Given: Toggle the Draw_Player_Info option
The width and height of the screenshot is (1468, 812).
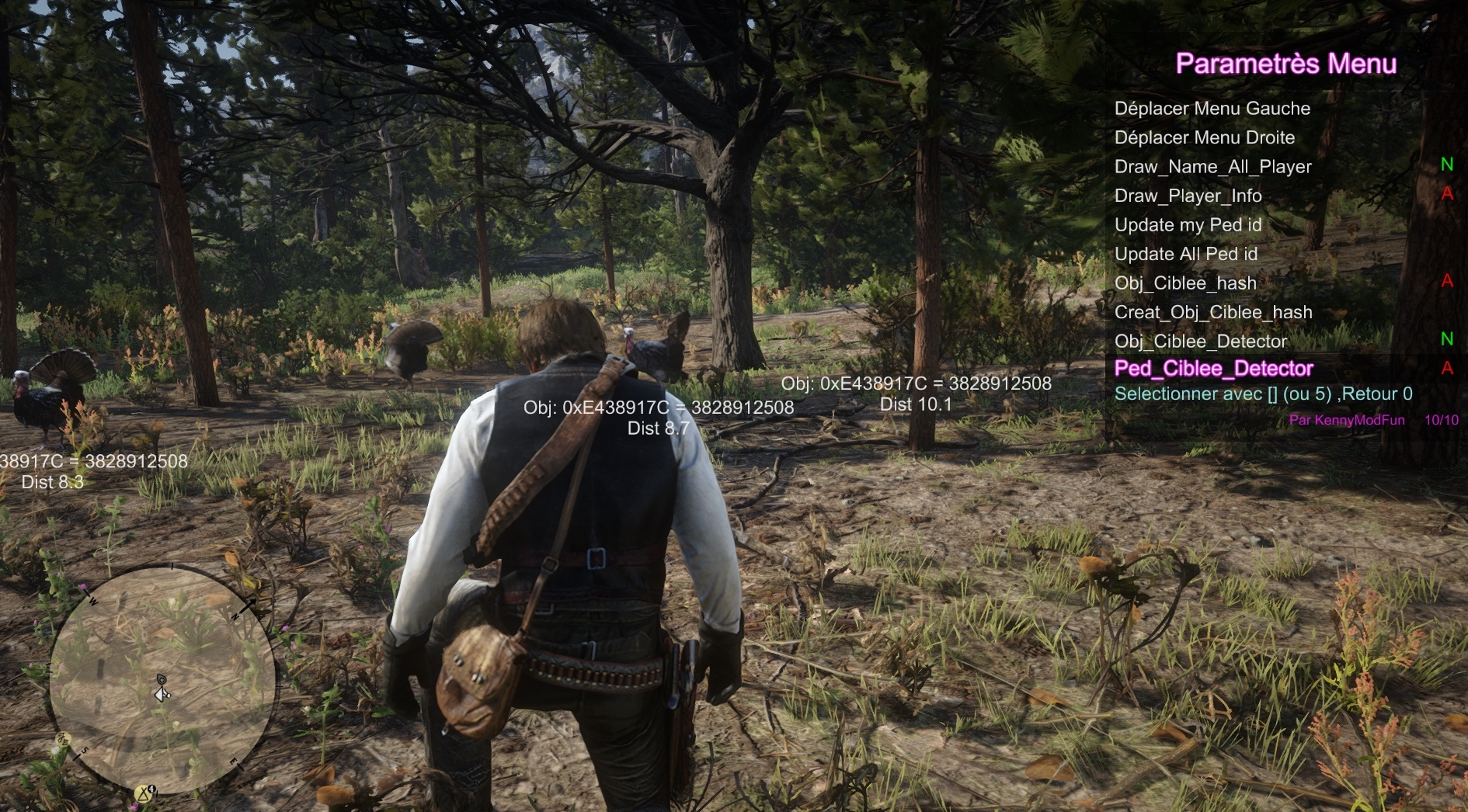Looking at the screenshot, I should coord(1188,196).
